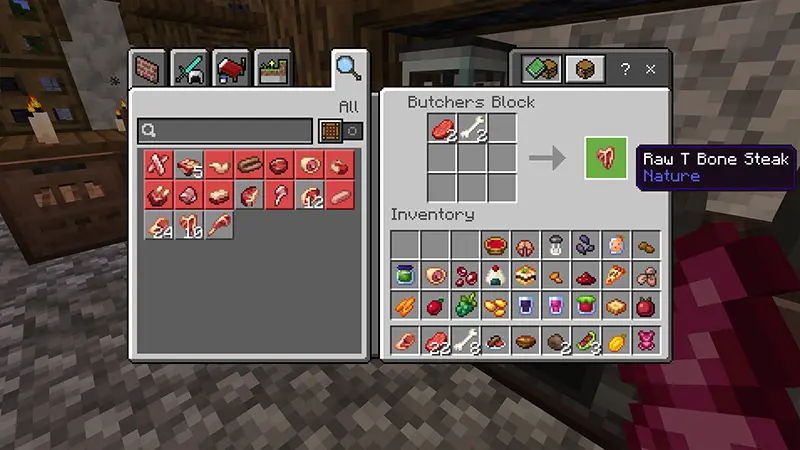Image resolution: width=800 pixels, height=450 pixels.
Task: Select the pizza slice in the inventory
Action: pos(615,275)
